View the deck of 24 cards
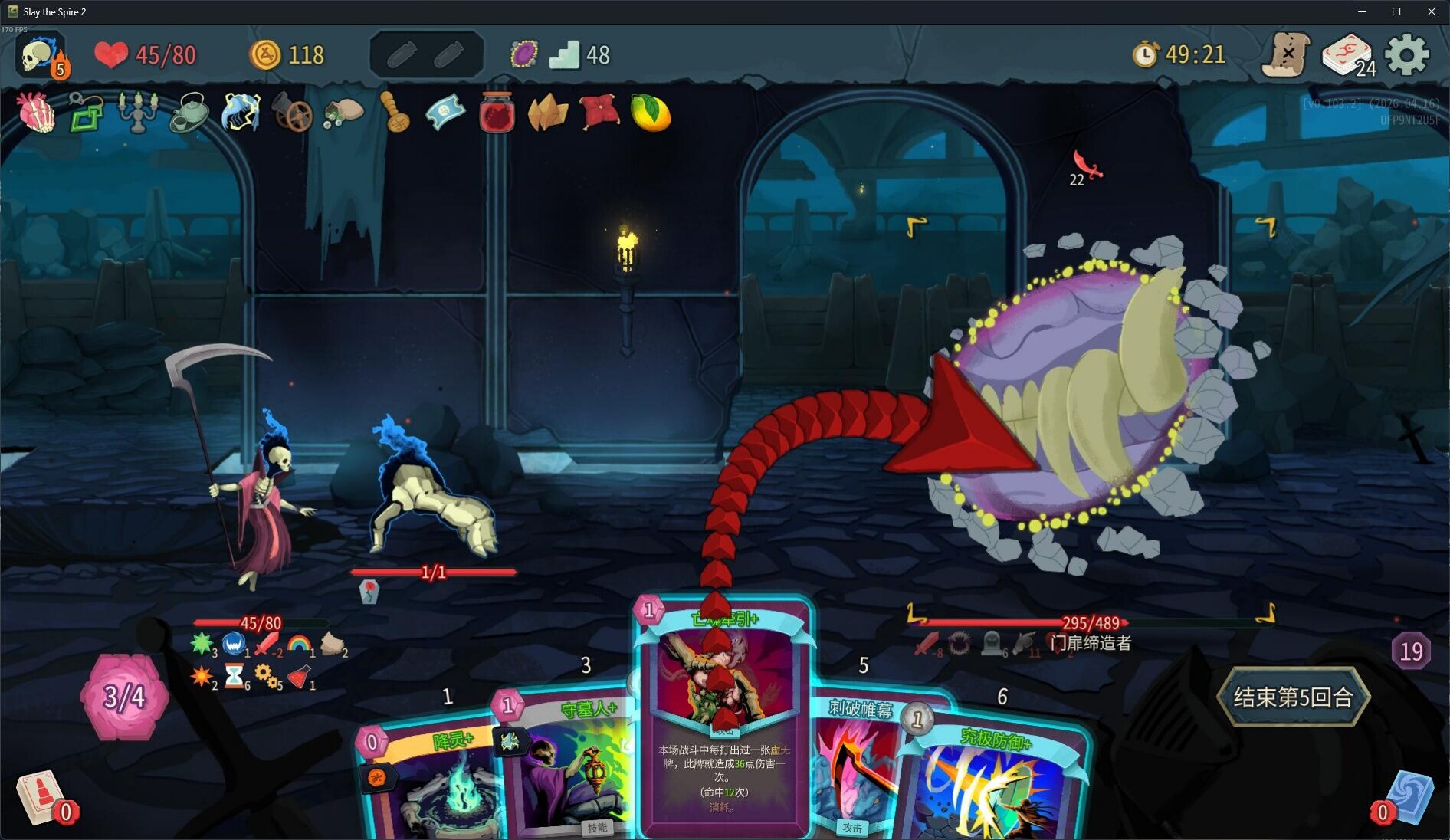 (1347, 55)
